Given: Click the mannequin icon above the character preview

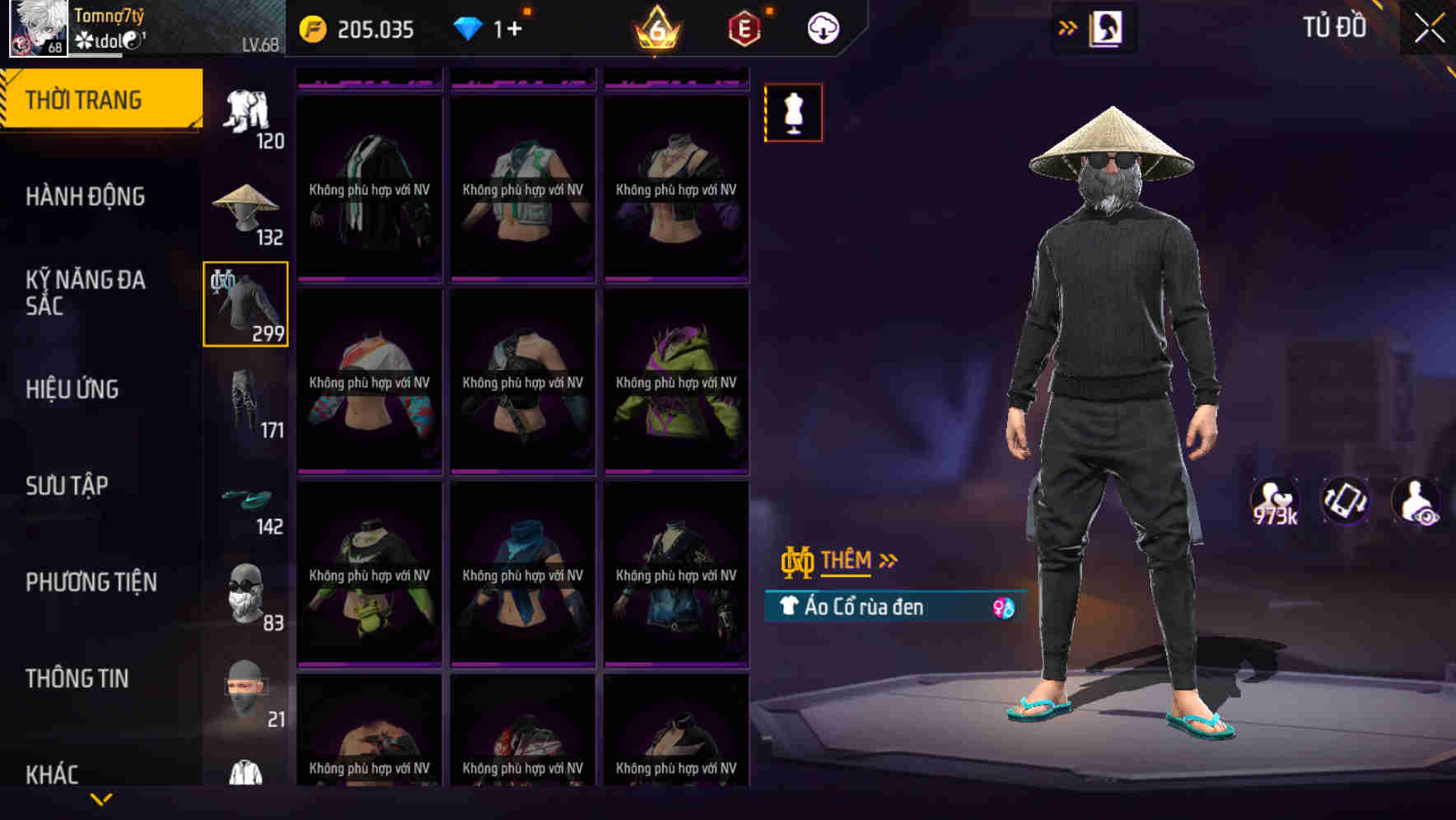Looking at the screenshot, I should click(793, 113).
